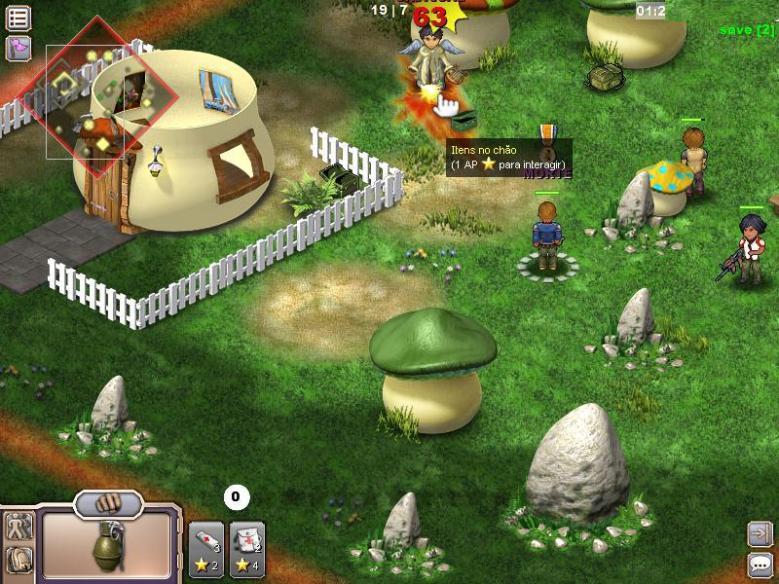The width and height of the screenshot is (779, 584).
Task: Open the chat speech bubble
Action: (x=760, y=565)
